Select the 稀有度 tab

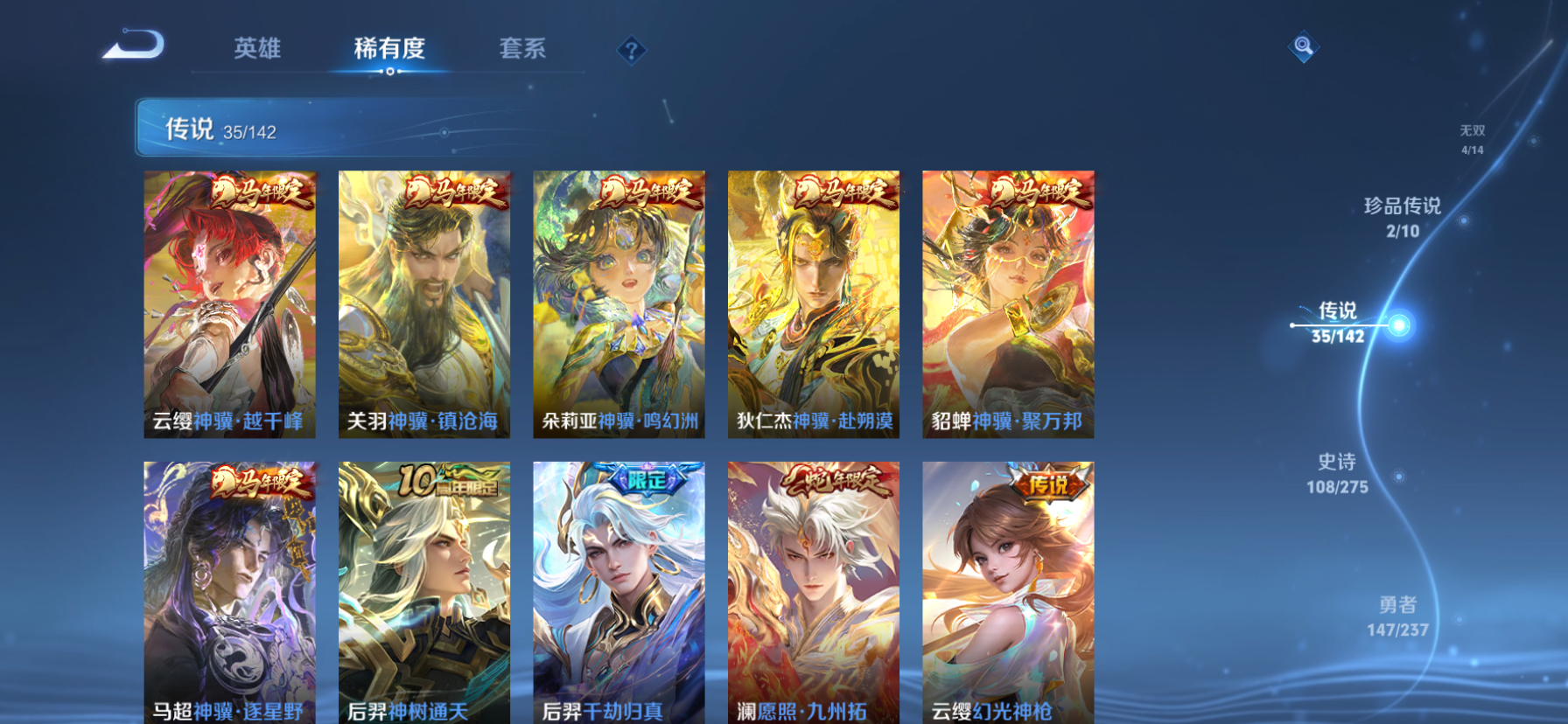click(x=388, y=50)
